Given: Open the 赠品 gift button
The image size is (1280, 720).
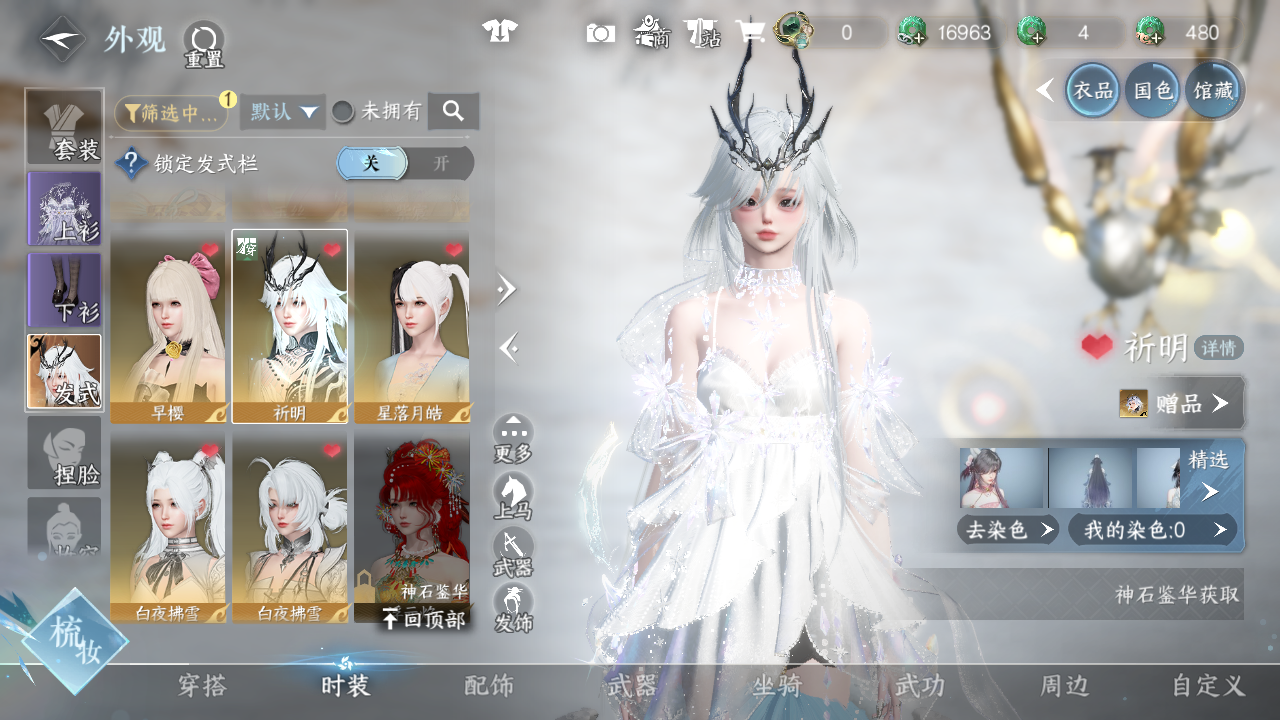Looking at the screenshot, I should 1182,403.
